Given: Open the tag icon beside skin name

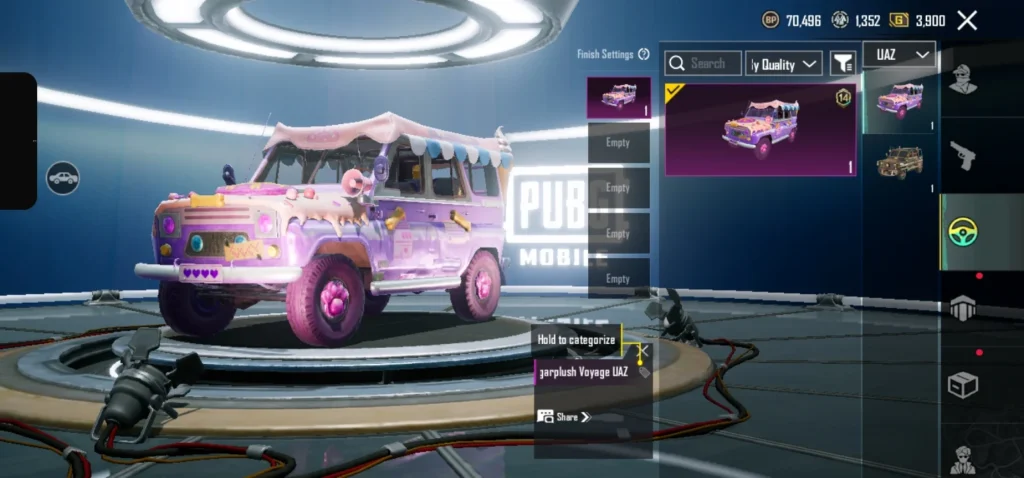Looking at the screenshot, I should coord(644,373).
